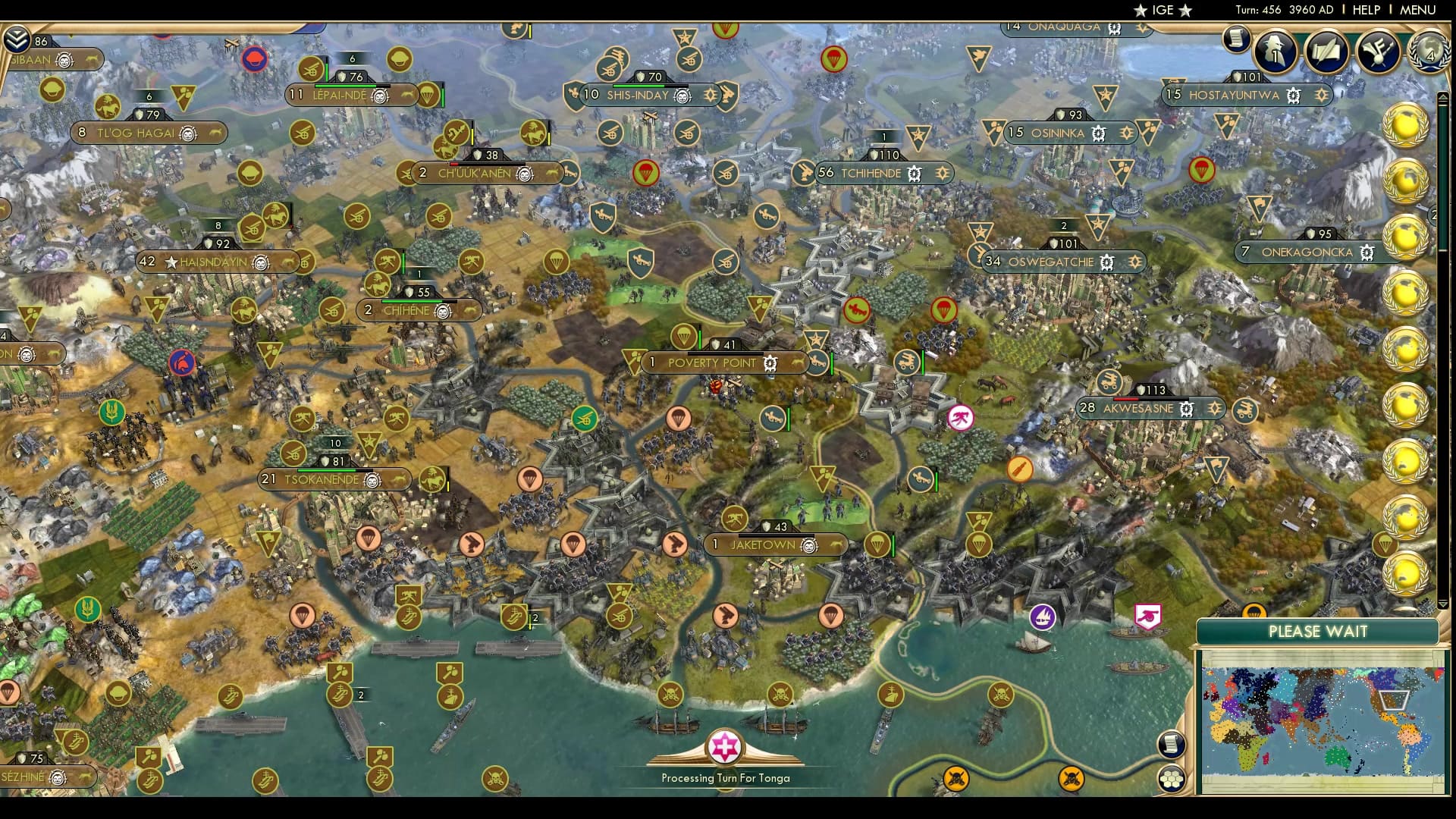
Task: Open the Notification Log scroll icon
Action: pos(1236,40)
